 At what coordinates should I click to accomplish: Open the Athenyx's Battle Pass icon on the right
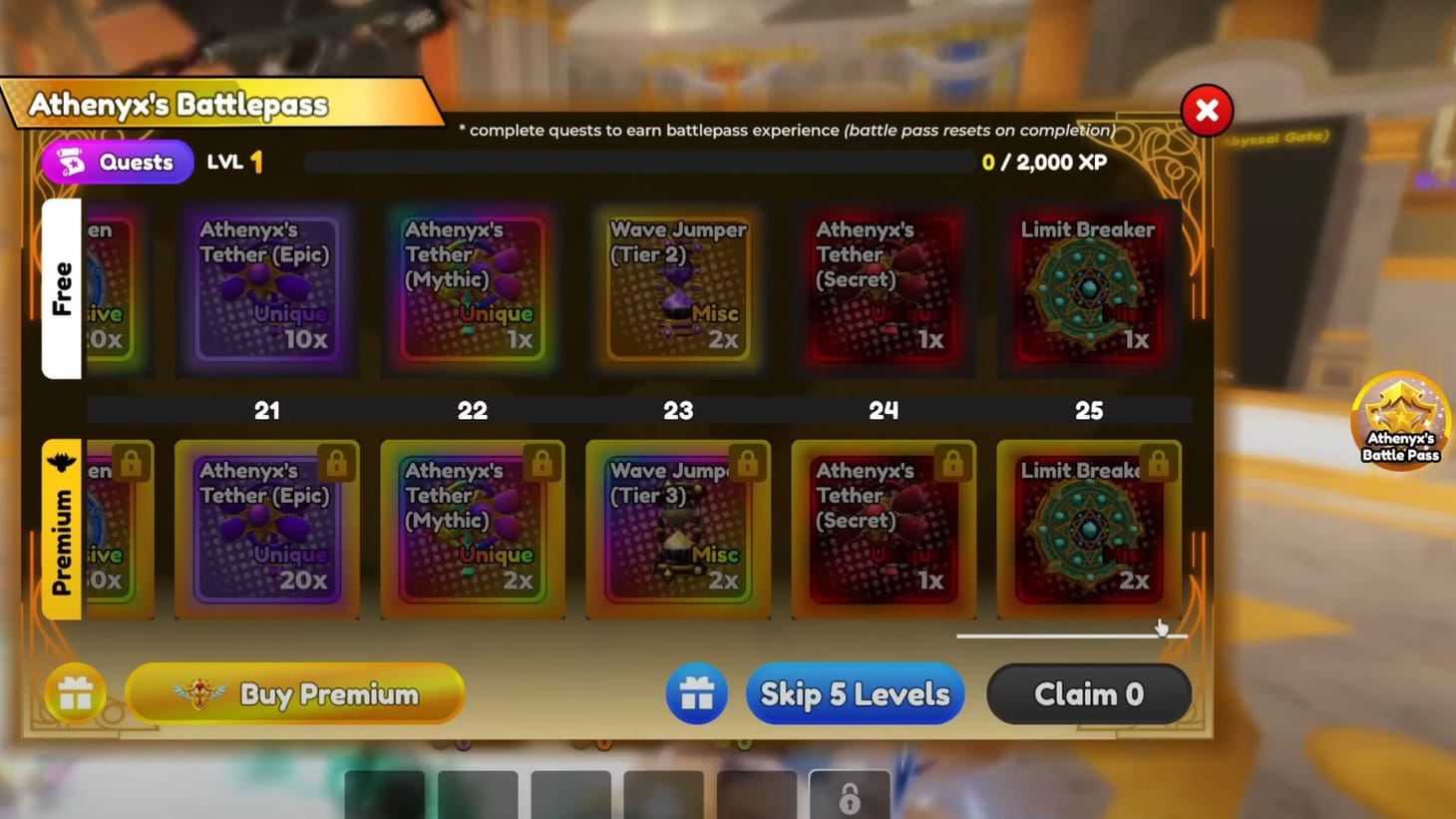1400,419
